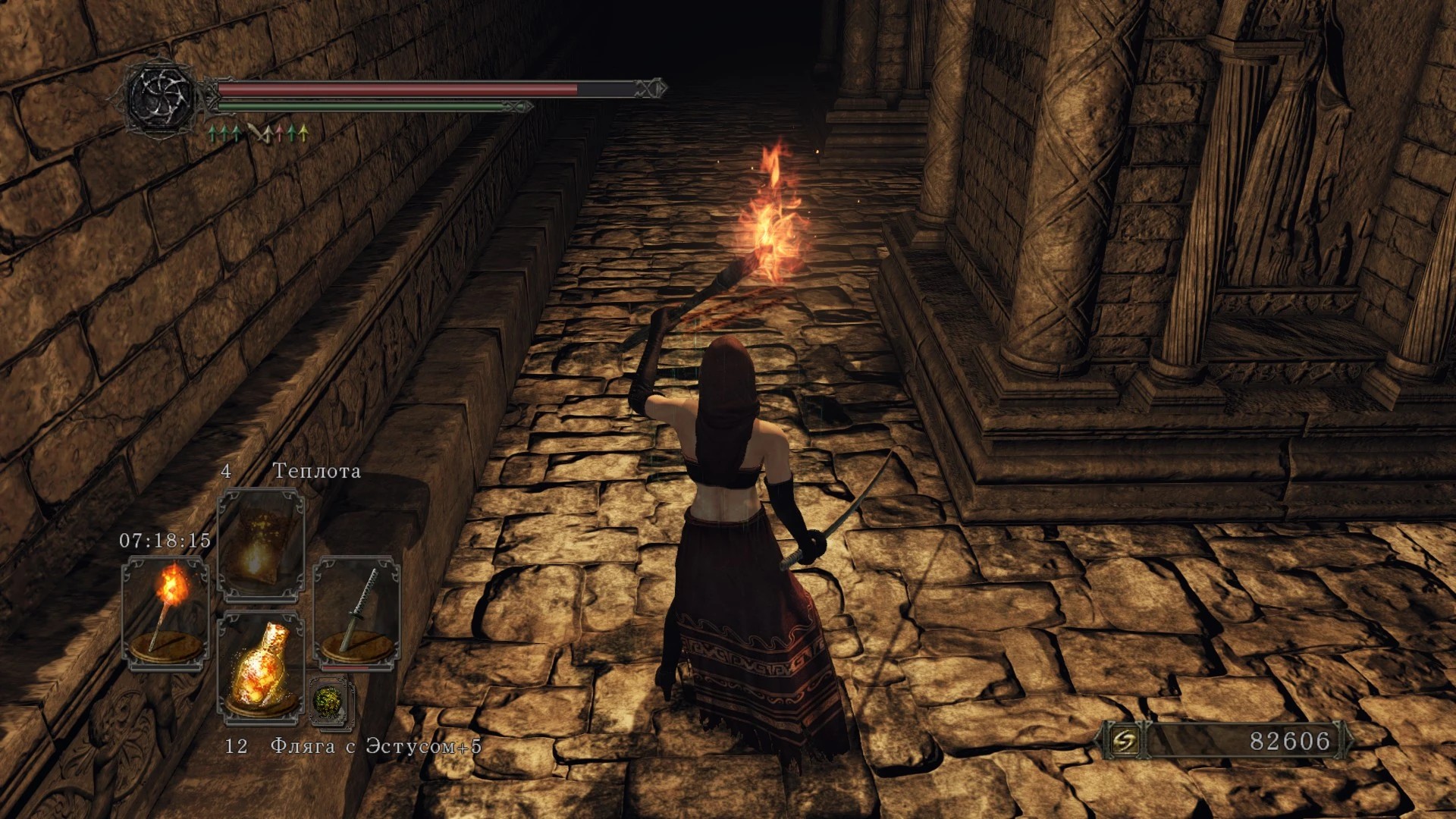Image resolution: width=1456 pixels, height=819 pixels.
Task: Click the souls counter emblem icon
Action: [1124, 741]
